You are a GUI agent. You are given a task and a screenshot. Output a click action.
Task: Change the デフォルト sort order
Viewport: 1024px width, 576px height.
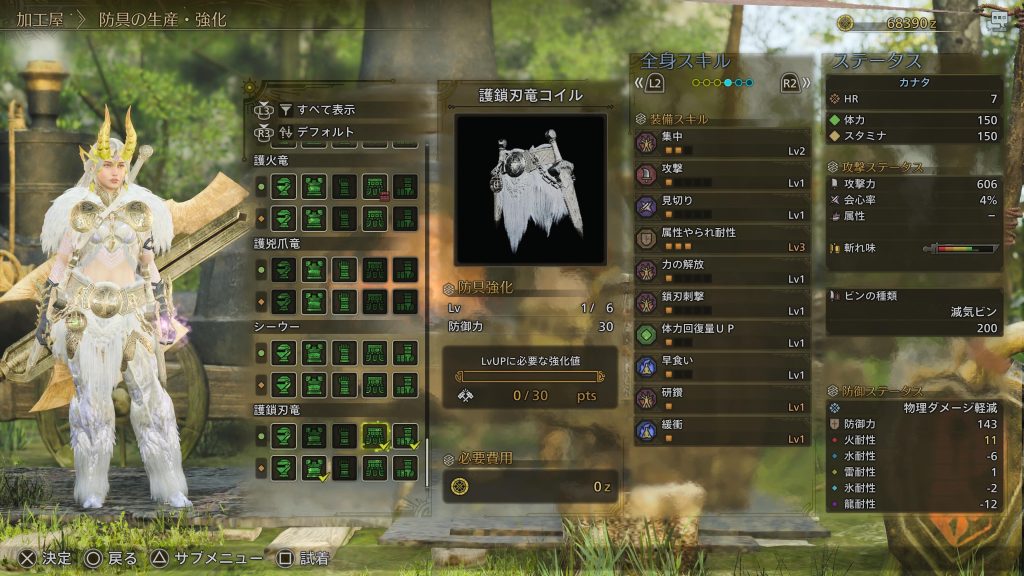(325, 131)
